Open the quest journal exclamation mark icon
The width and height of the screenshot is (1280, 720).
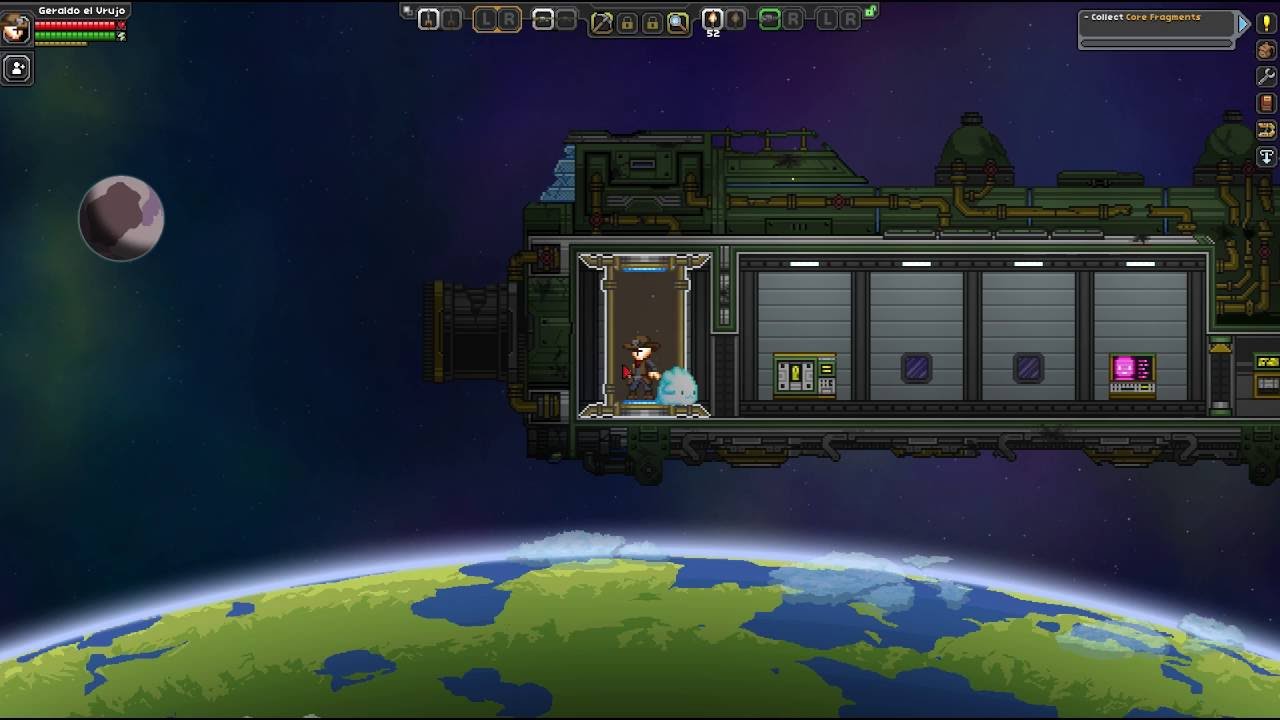click(x=1266, y=24)
